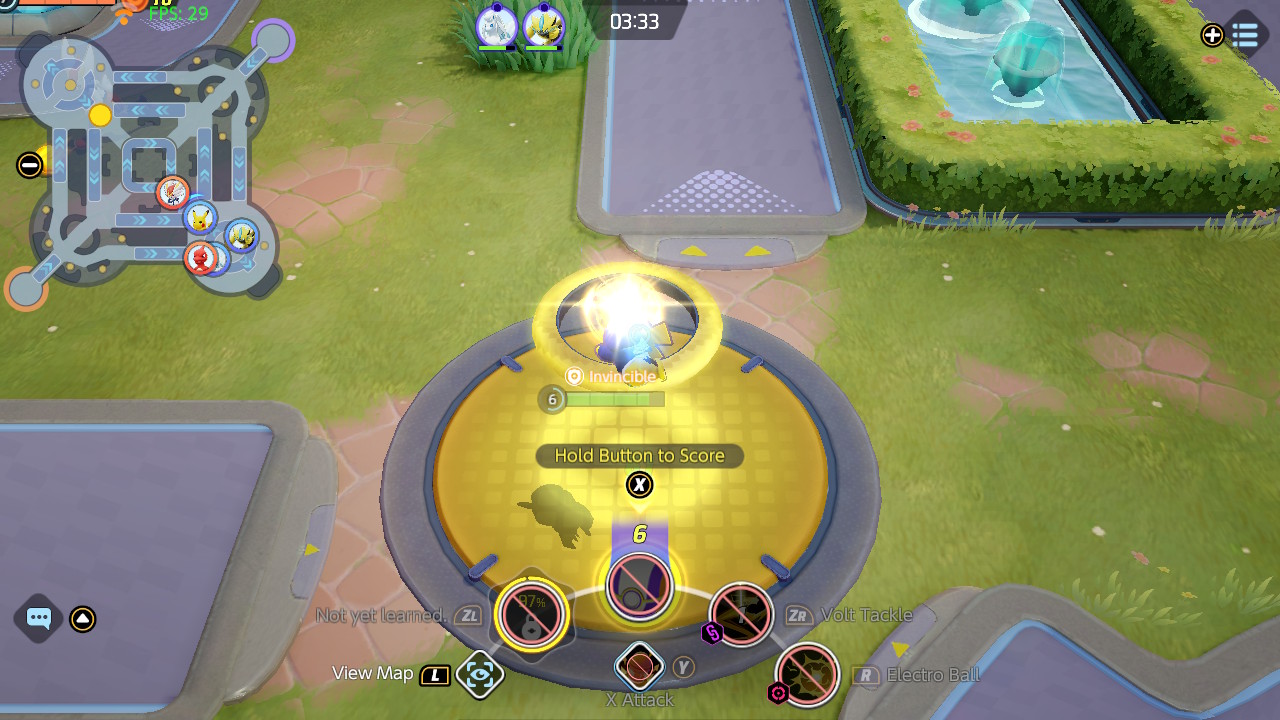Tap the locked 'Not yet learned' move slot
Viewport: 1280px width, 720px height.
[531, 613]
